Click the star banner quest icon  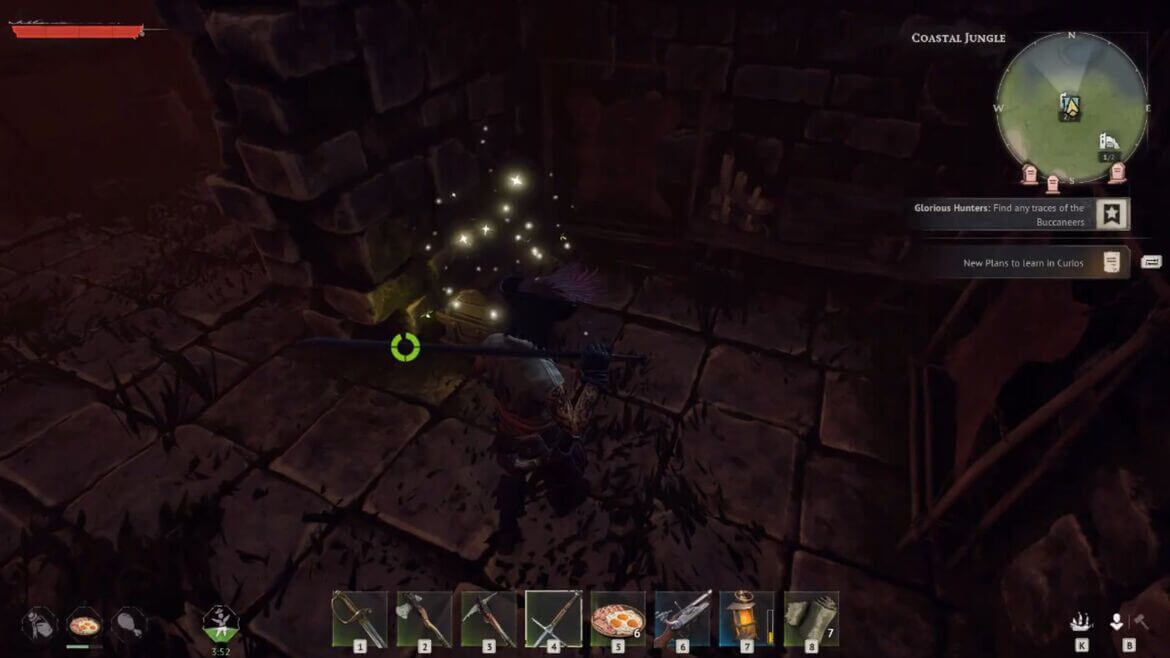pos(1111,213)
